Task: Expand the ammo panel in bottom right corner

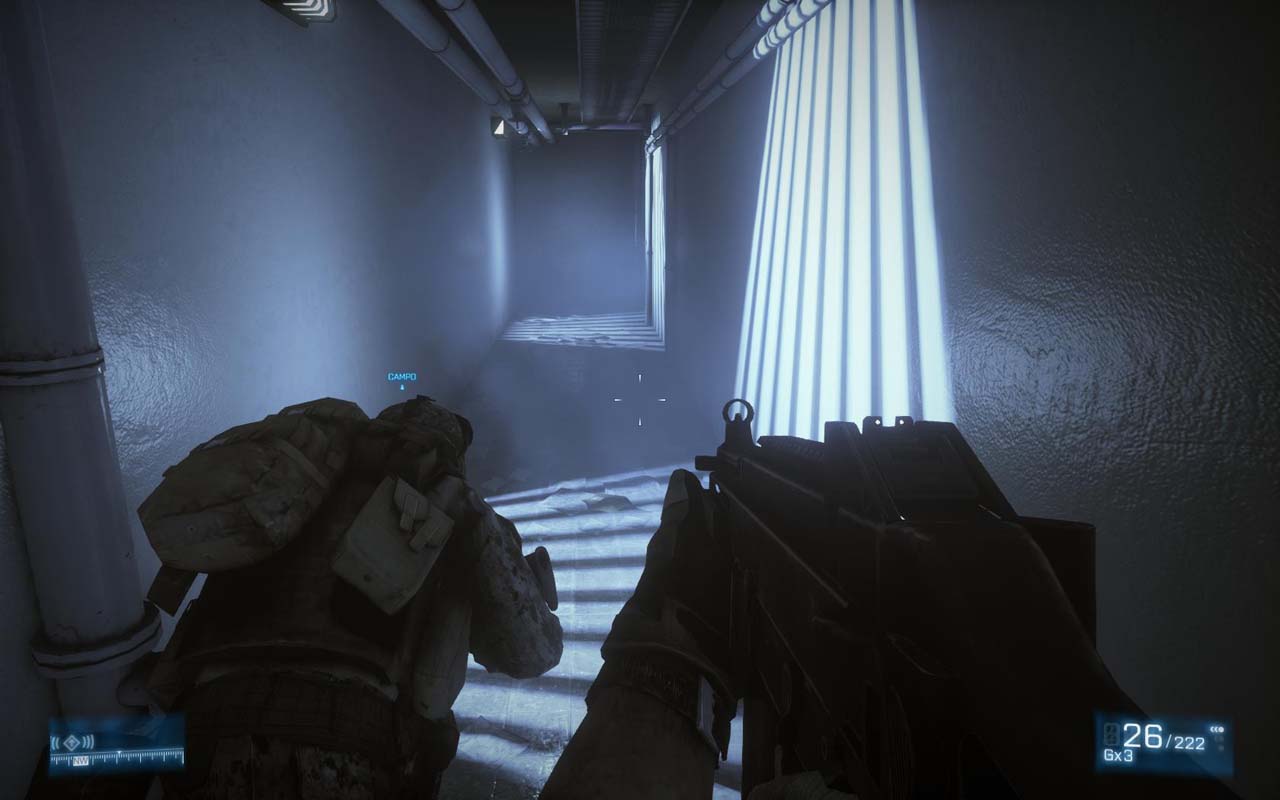Action: (x=1165, y=740)
